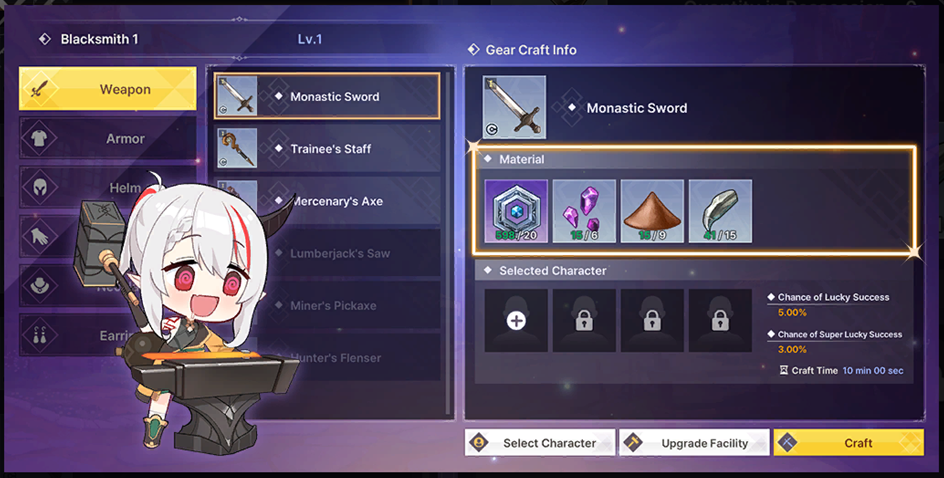Pick the Mercenary's Axe recipe
This screenshot has width=944, height=478.
pos(340,201)
